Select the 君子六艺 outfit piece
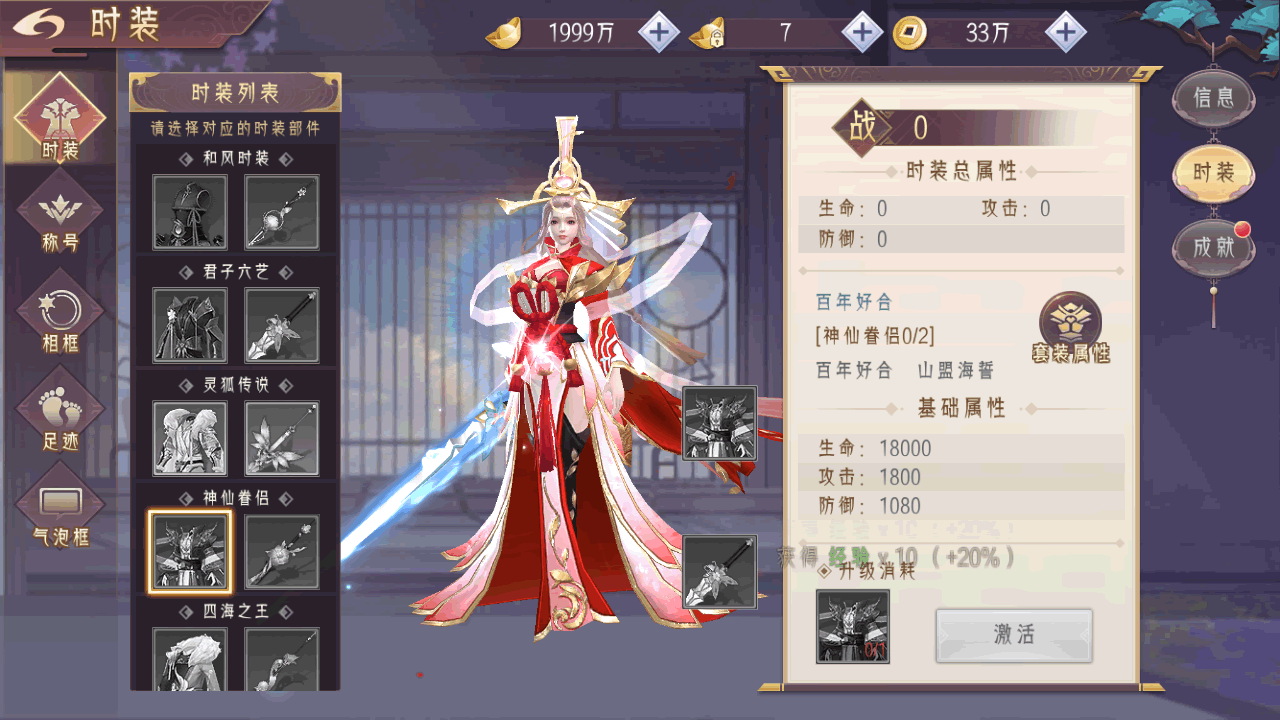 point(190,325)
